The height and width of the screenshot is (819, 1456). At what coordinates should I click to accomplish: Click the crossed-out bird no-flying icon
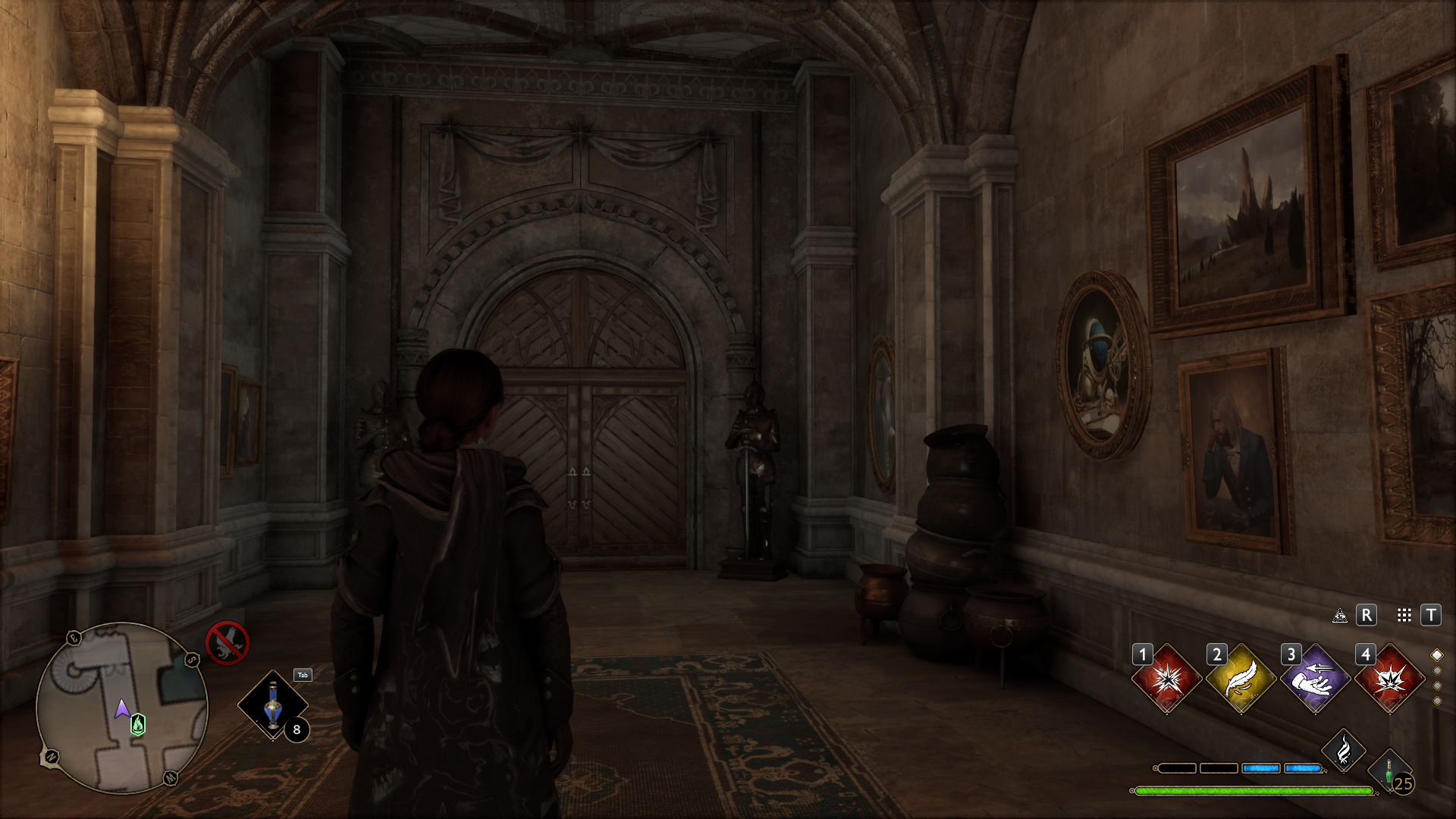point(227,643)
